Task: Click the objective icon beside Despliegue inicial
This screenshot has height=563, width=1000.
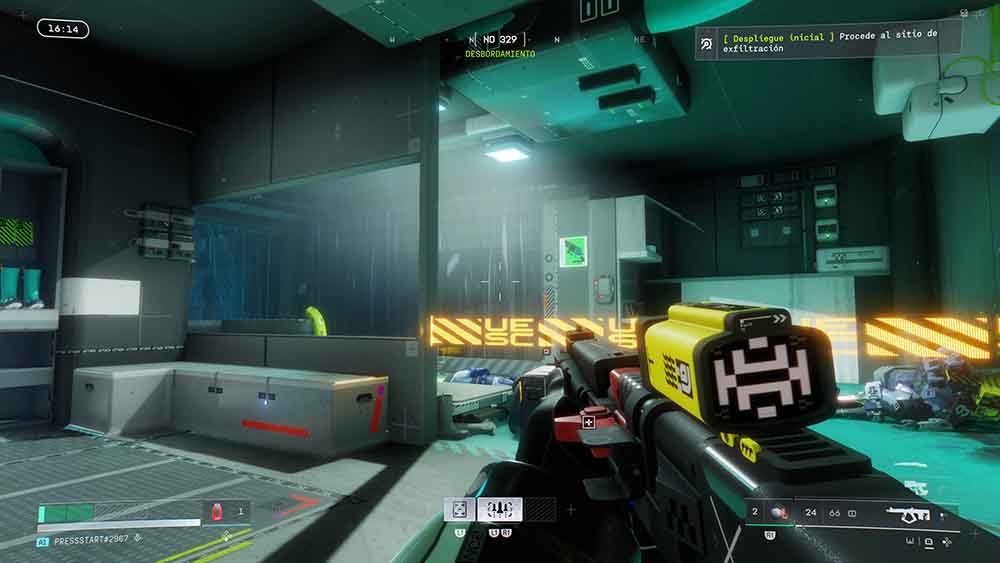Action: [706, 42]
